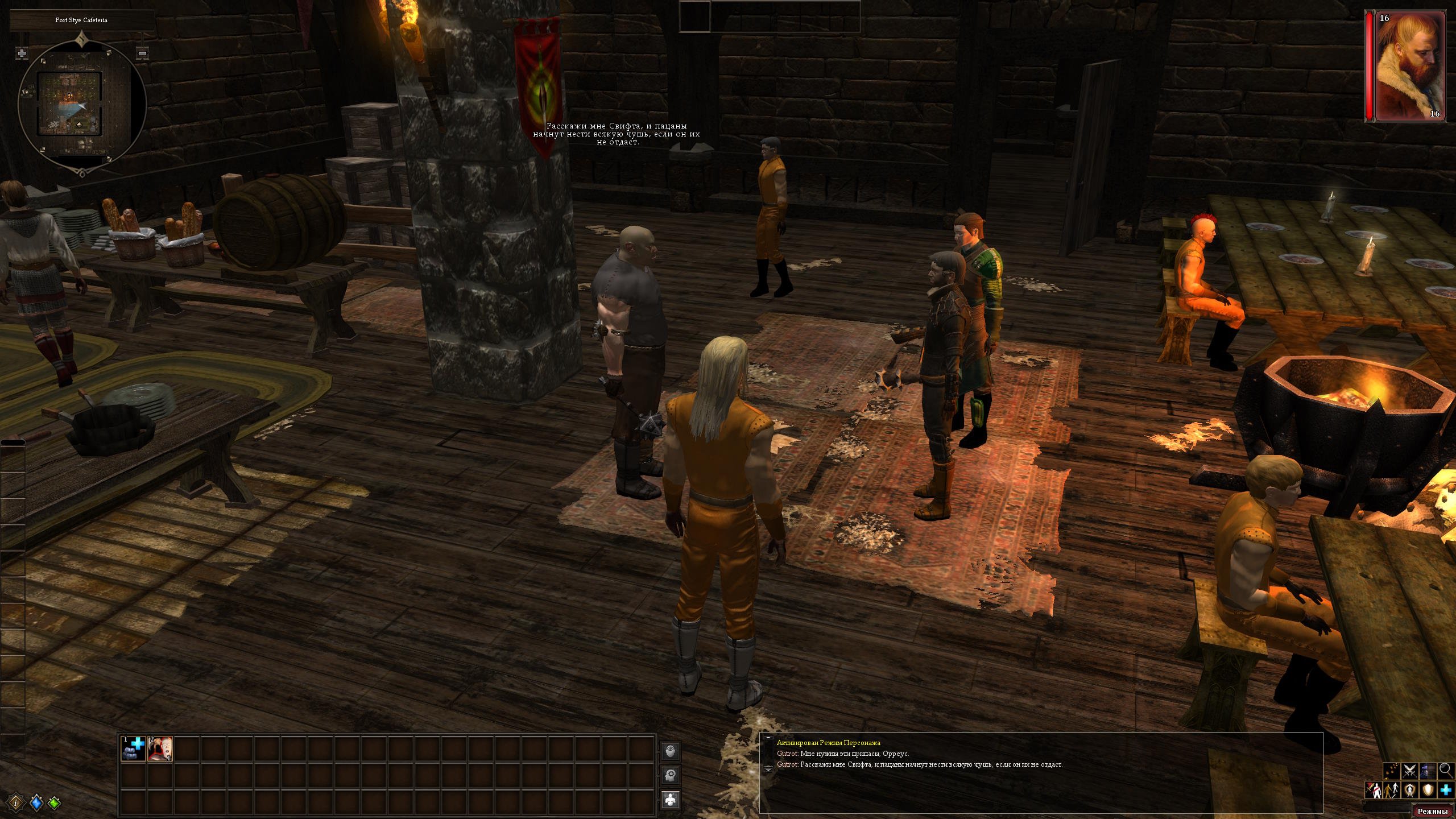Toggle the crossed swords combat mode
Viewport: 1456px width, 819px height.
(x=1409, y=771)
